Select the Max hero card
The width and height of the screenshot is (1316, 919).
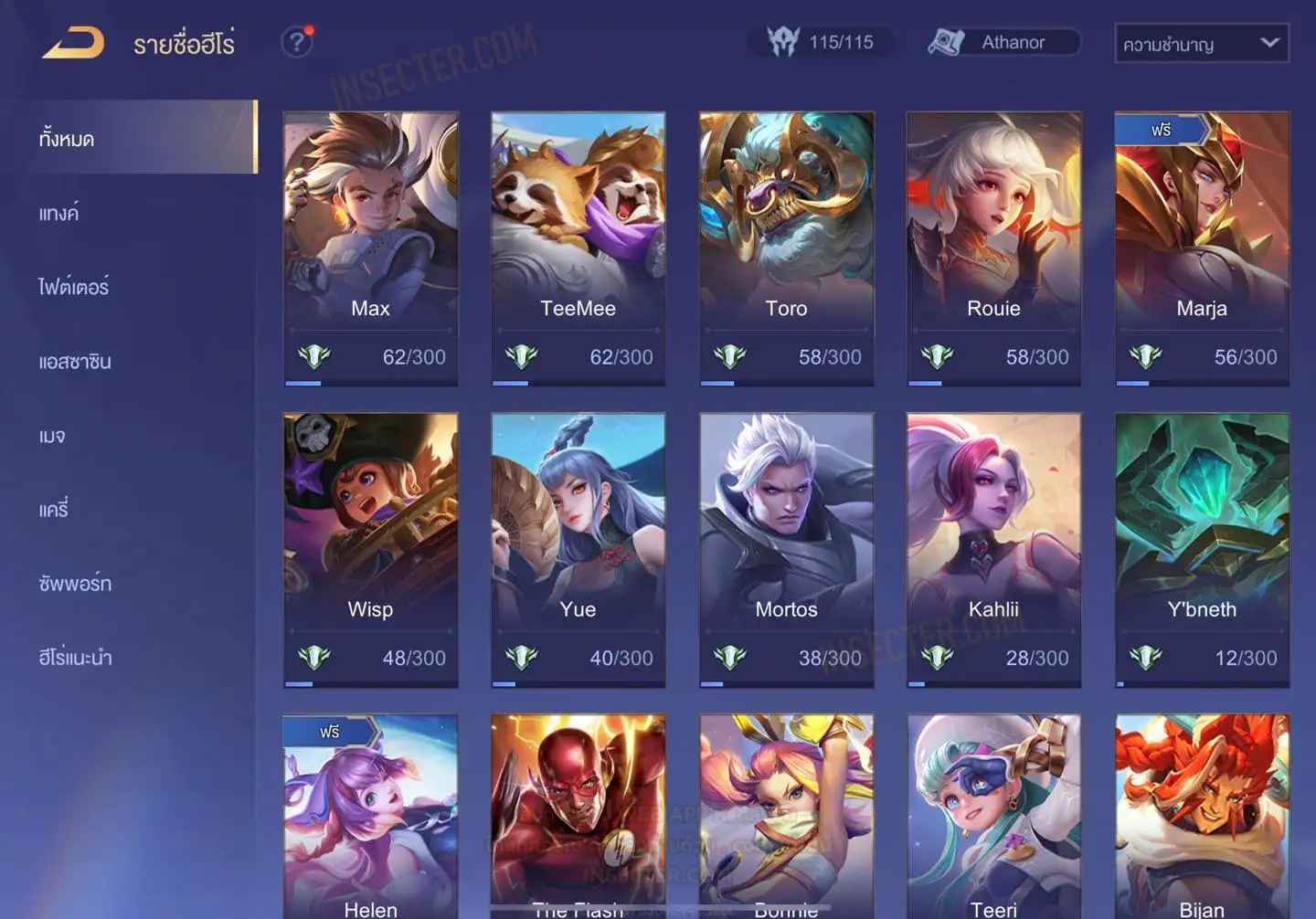[x=370, y=248]
